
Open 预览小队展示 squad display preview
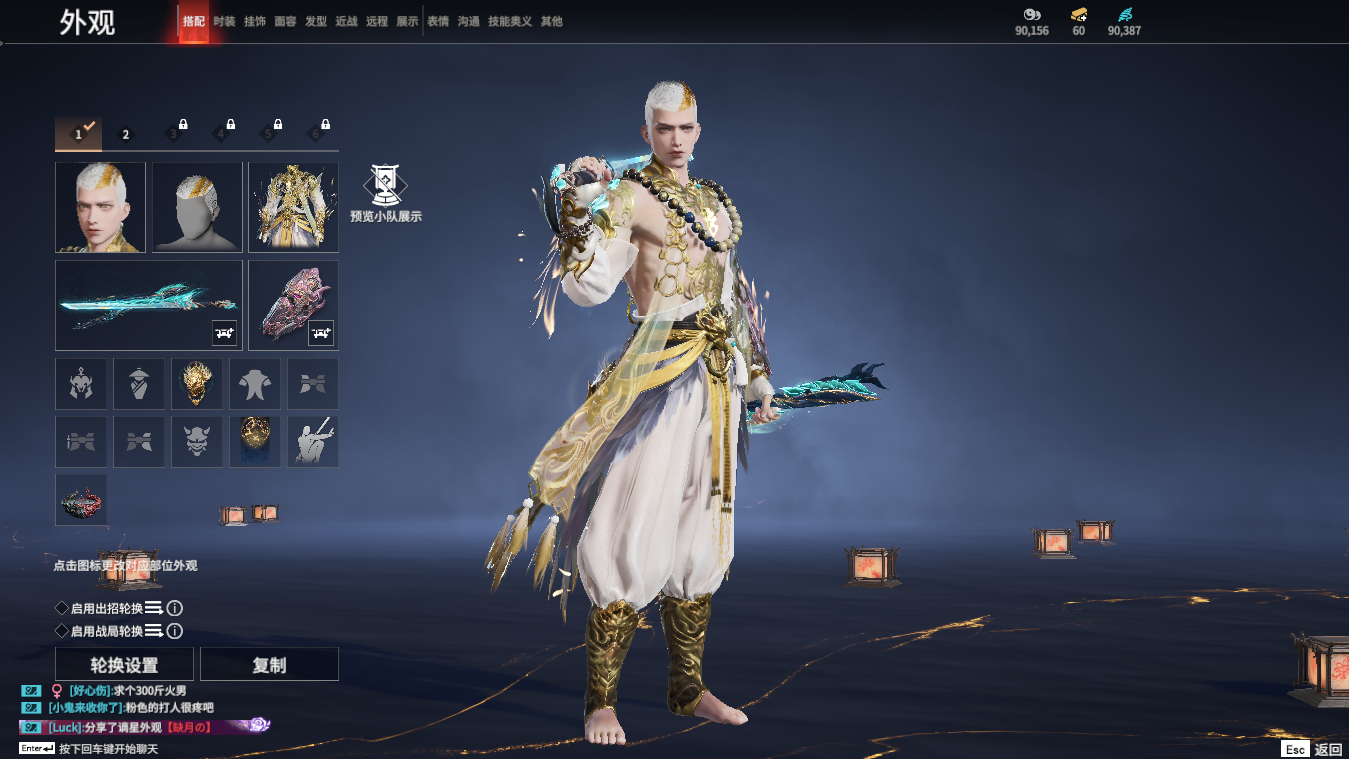[x=385, y=194]
